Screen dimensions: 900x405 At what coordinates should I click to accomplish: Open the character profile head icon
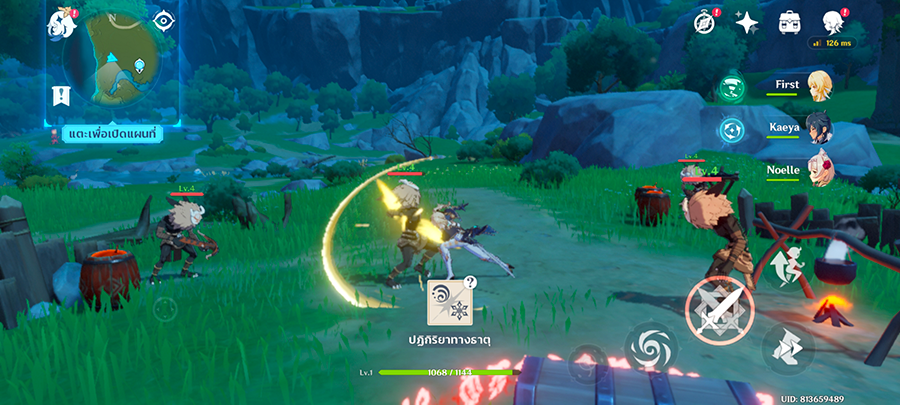point(830,22)
